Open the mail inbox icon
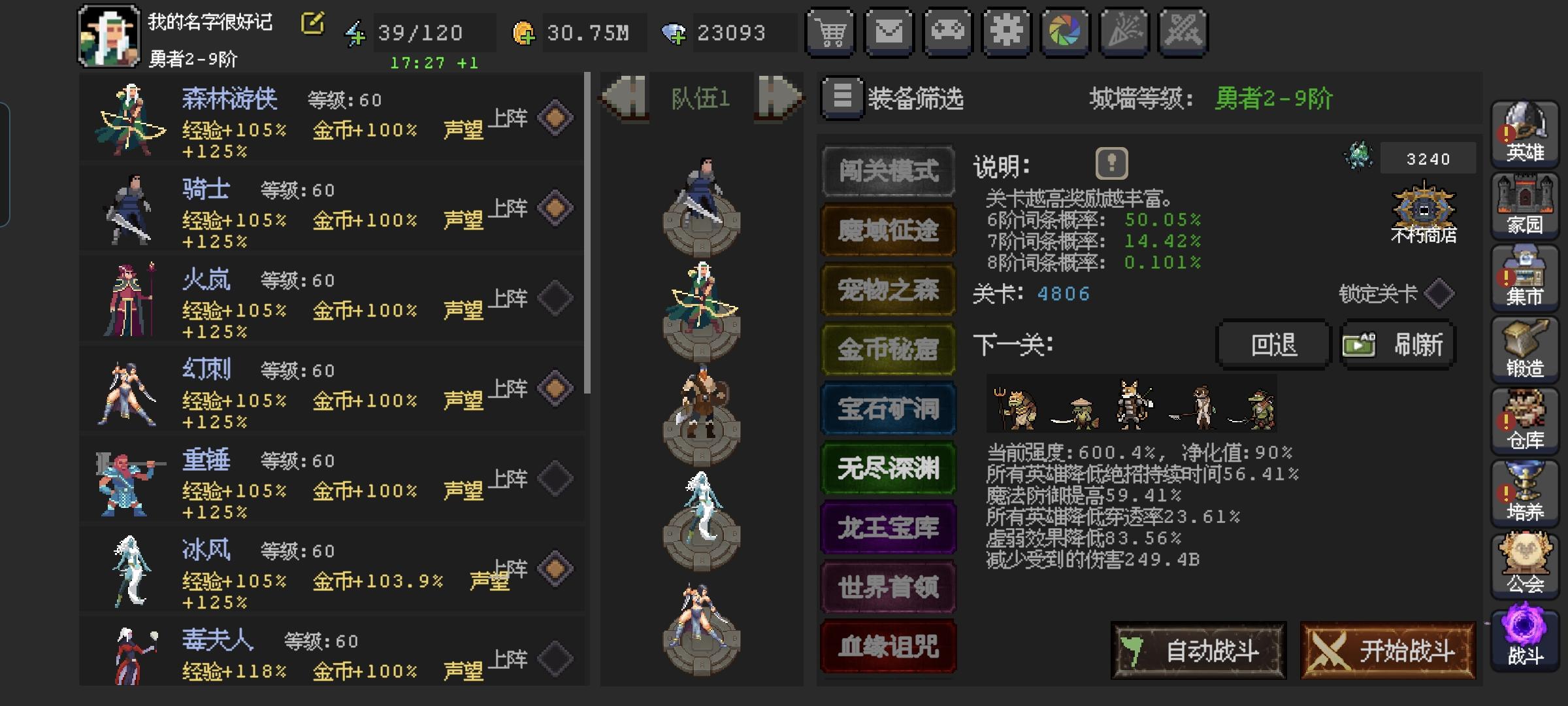1568x706 pixels. tap(889, 33)
